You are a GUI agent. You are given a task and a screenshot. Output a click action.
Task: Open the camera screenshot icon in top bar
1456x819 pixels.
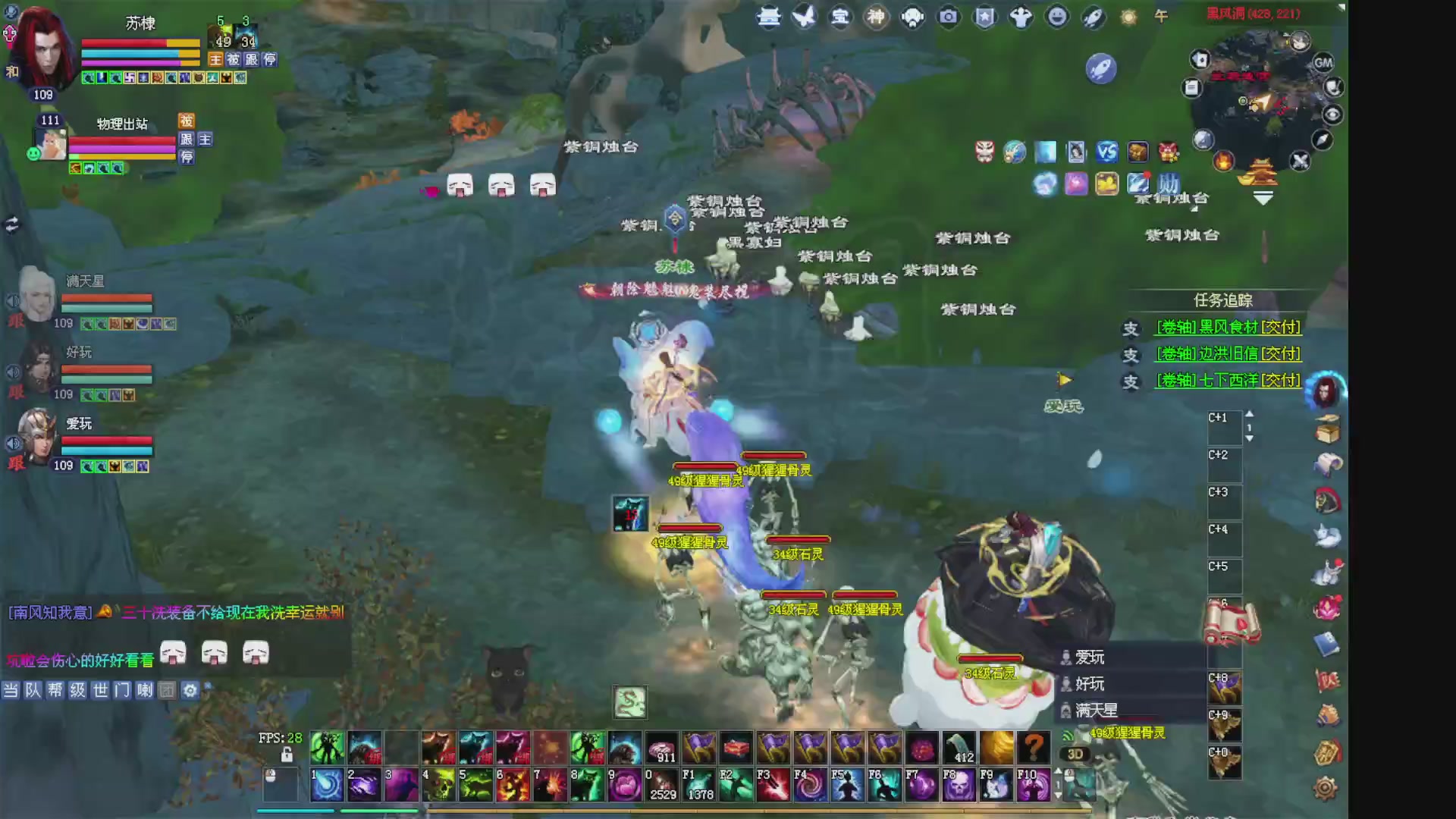[x=949, y=17]
